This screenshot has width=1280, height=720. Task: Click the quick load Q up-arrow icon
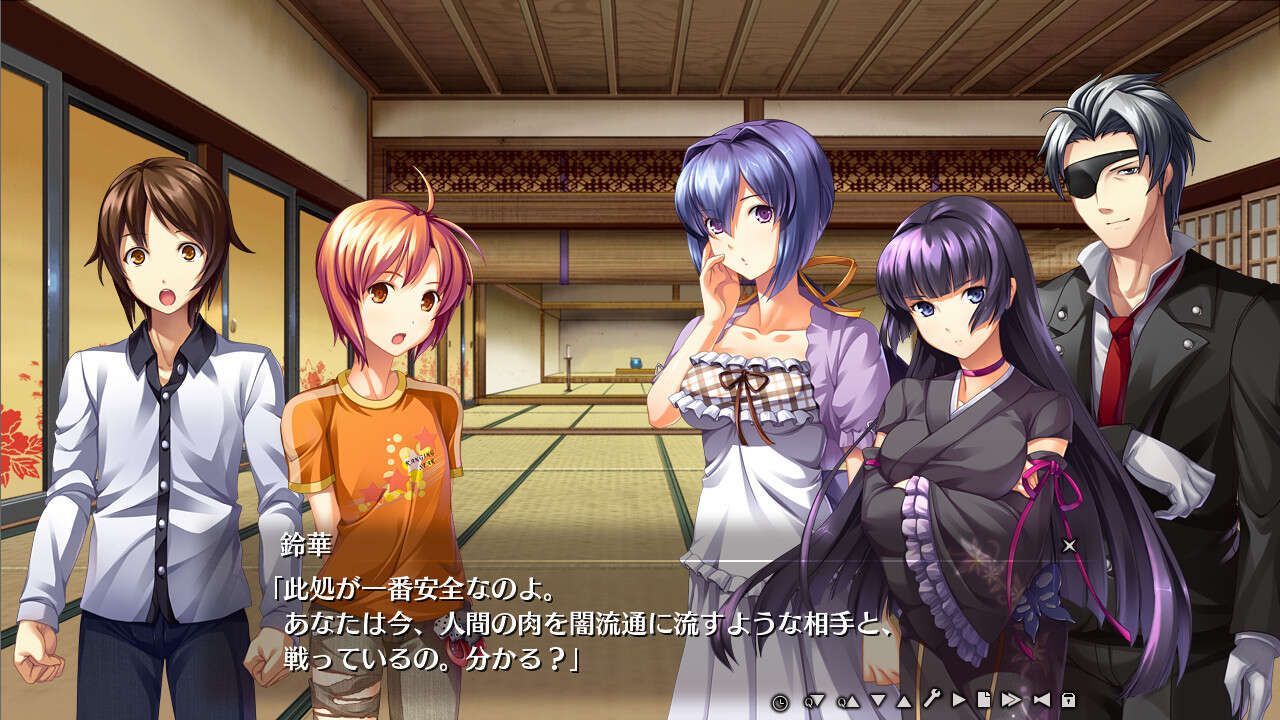(848, 700)
